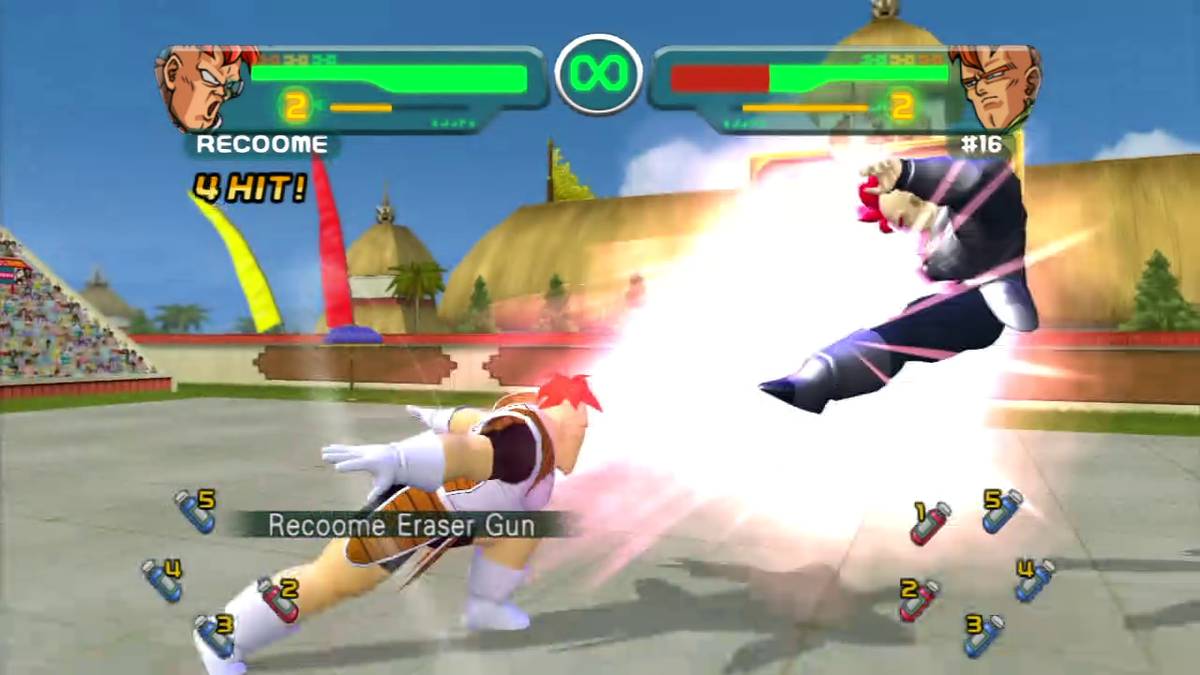Activate Recoome's blue capsule numbered 4
Screen dimensions: 1200x675
(162, 580)
